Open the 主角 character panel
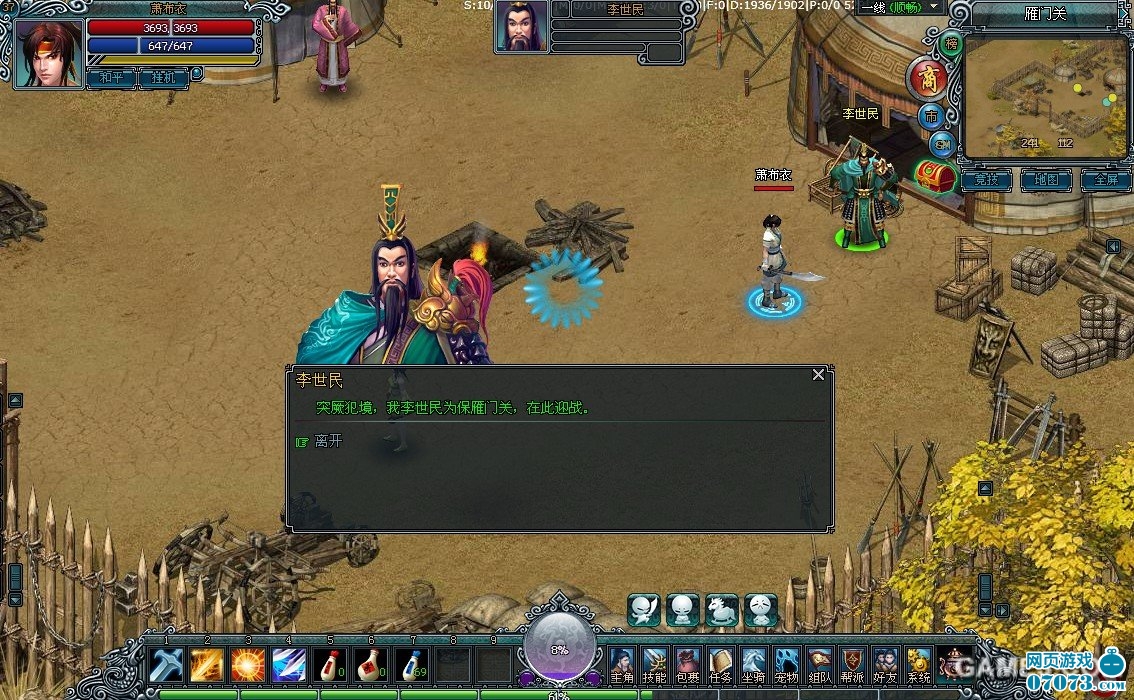This screenshot has height=700, width=1134. click(622, 665)
